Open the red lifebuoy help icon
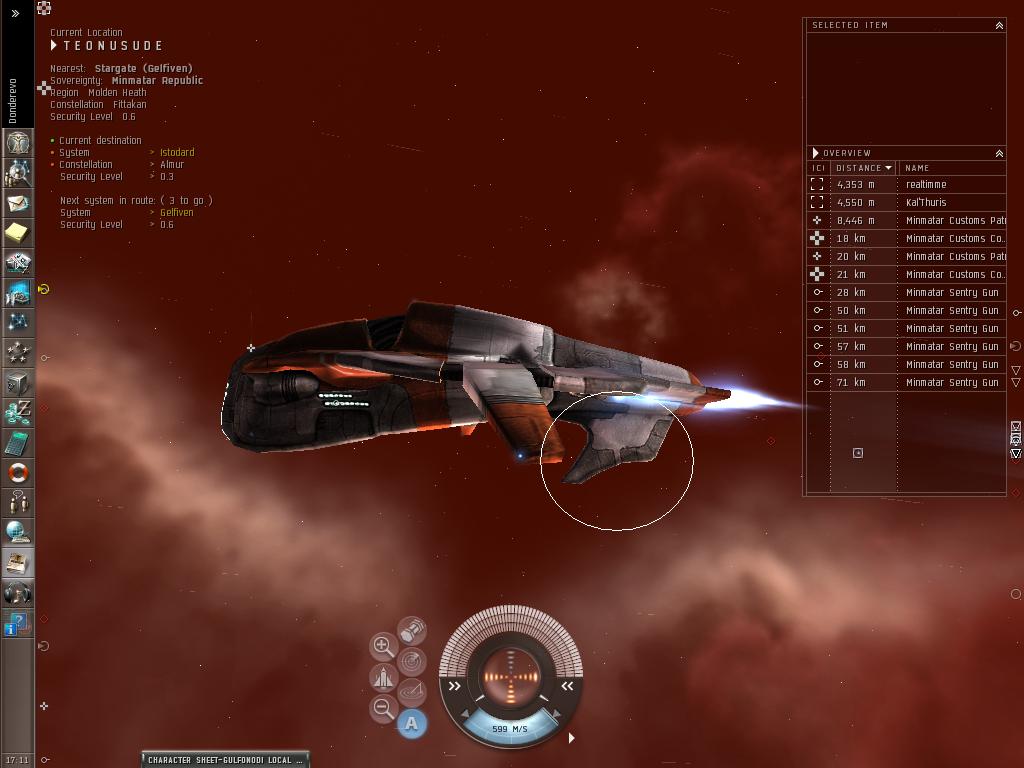This screenshot has width=1024, height=768. pos(17,473)
